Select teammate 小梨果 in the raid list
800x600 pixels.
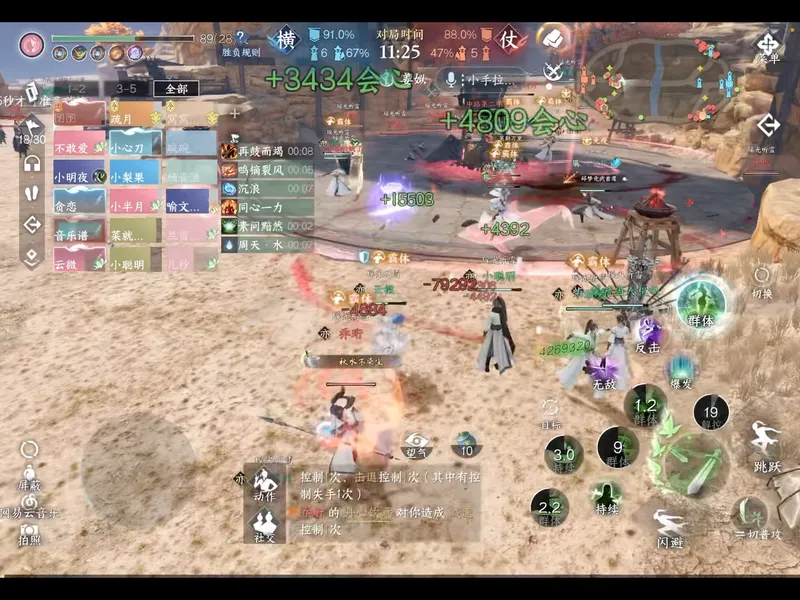[134, 176]
